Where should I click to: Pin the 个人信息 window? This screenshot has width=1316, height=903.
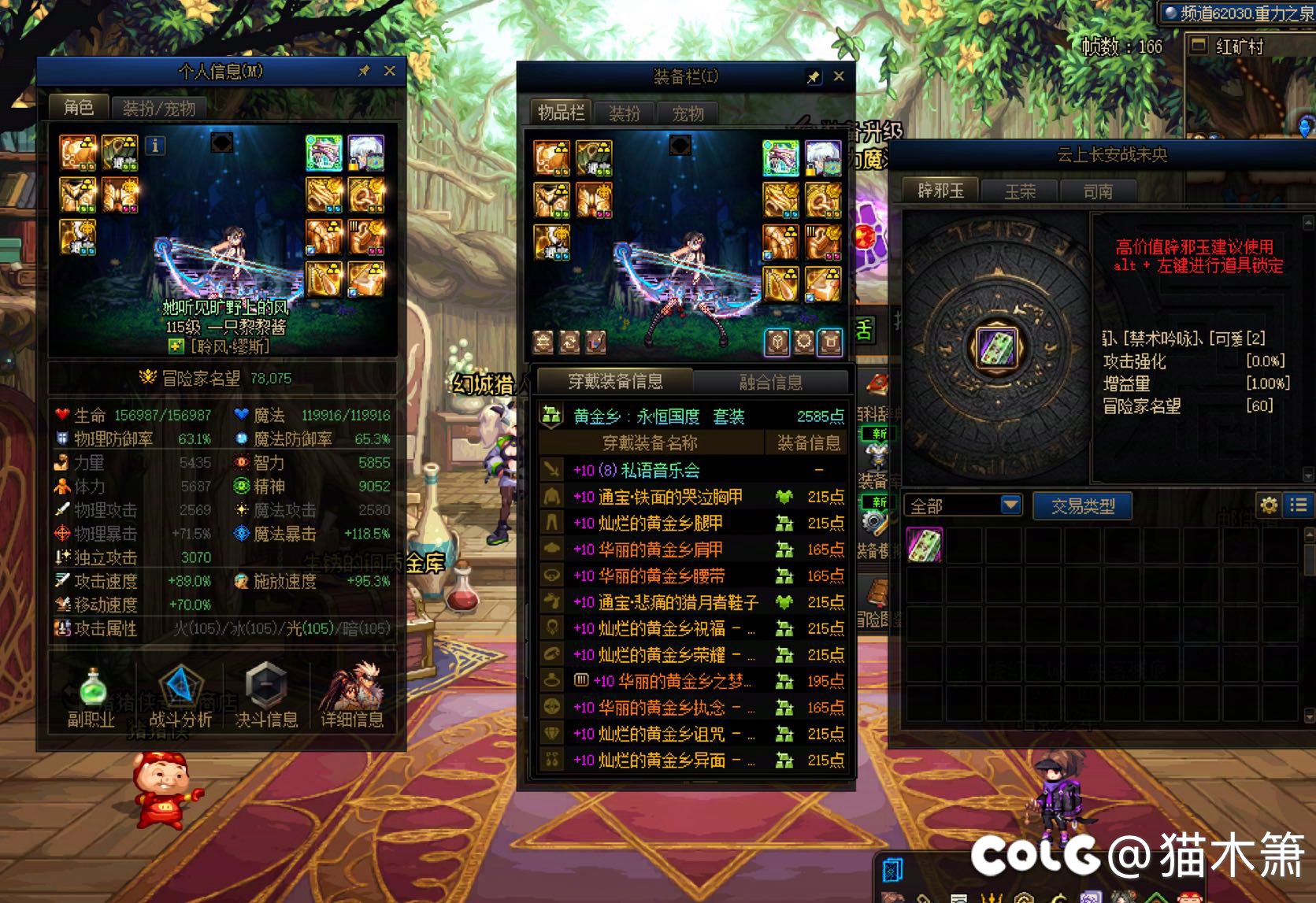pyautogui.click(x=364, y=71)
